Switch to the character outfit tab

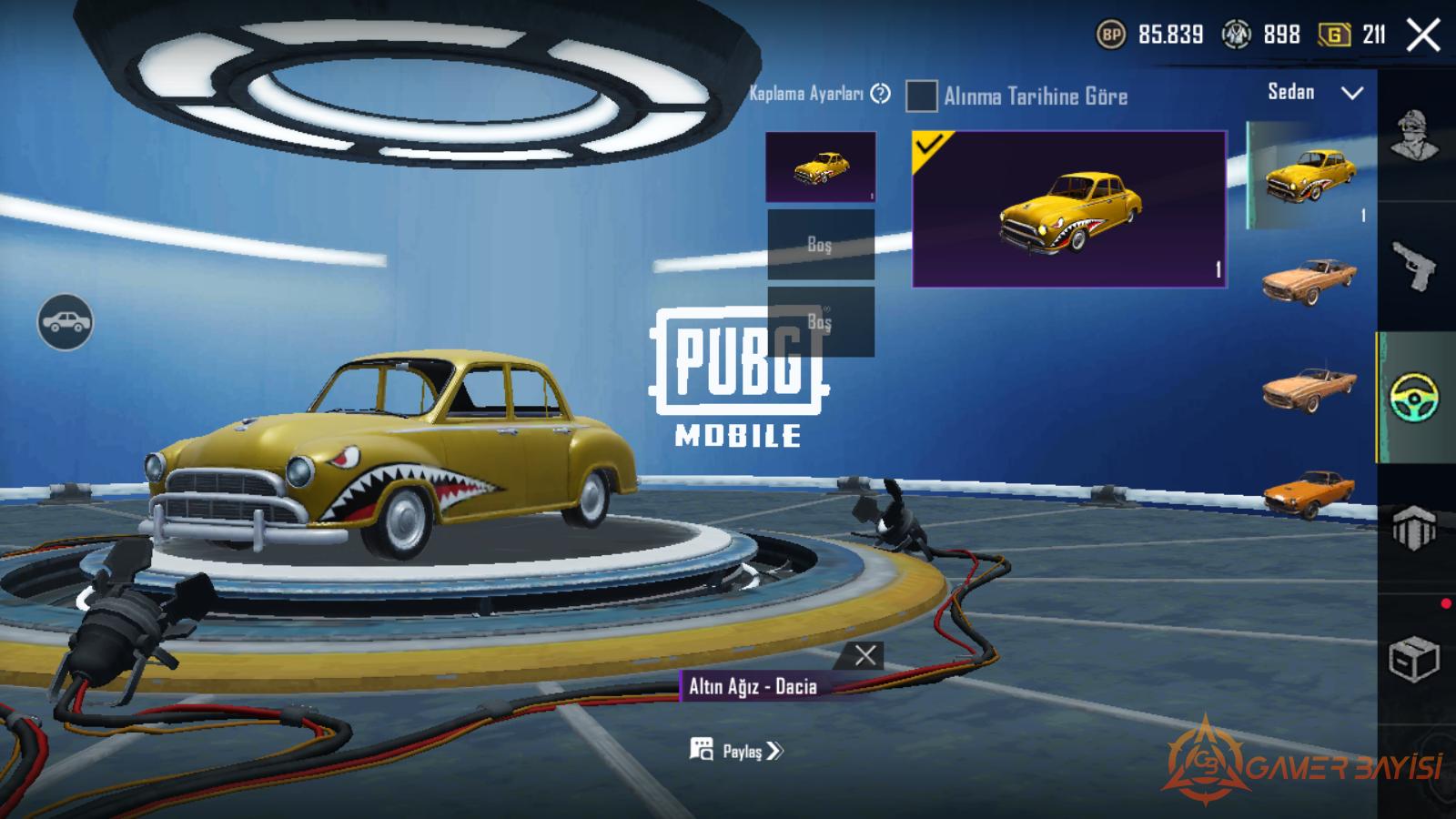coord(1415,136)
